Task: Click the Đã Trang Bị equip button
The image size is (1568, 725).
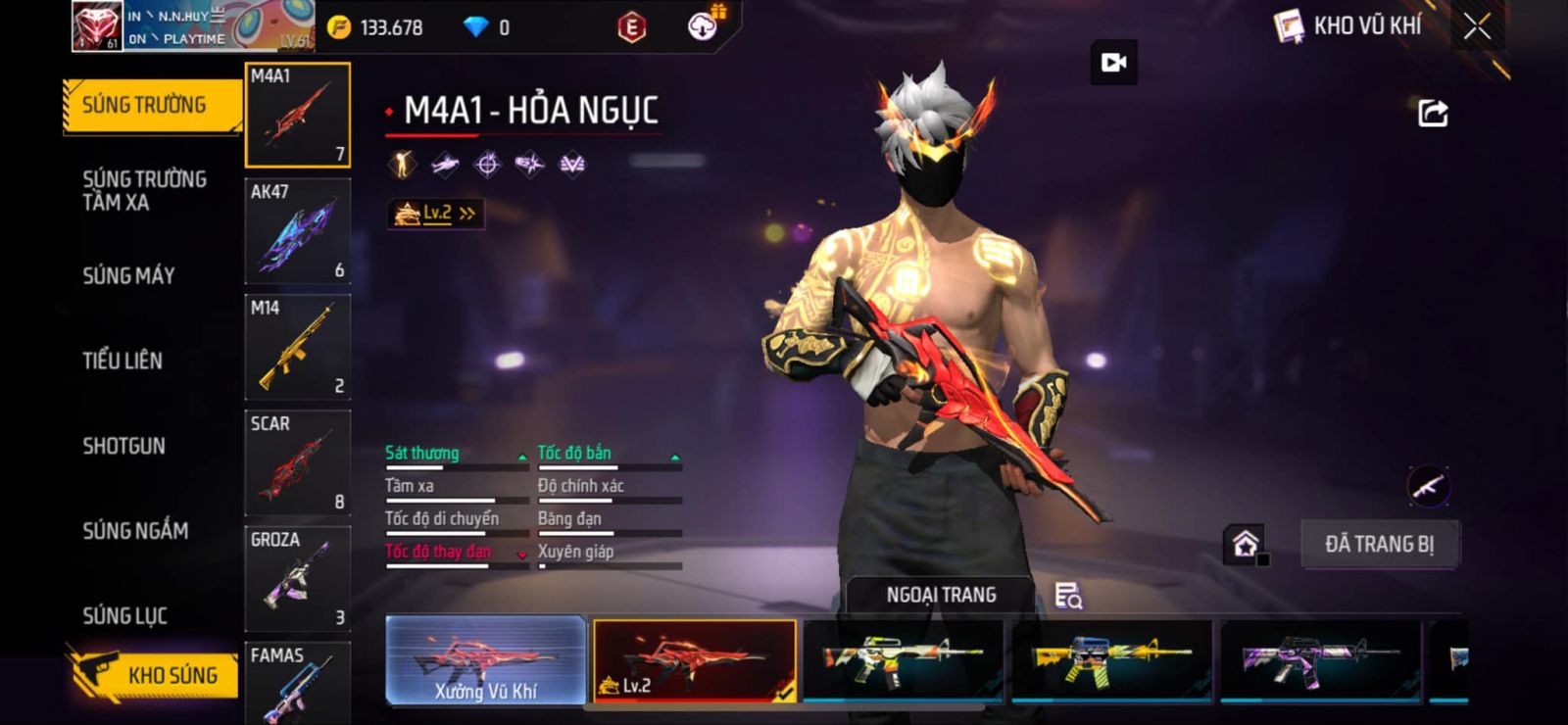Action: tap(1379, 544)
